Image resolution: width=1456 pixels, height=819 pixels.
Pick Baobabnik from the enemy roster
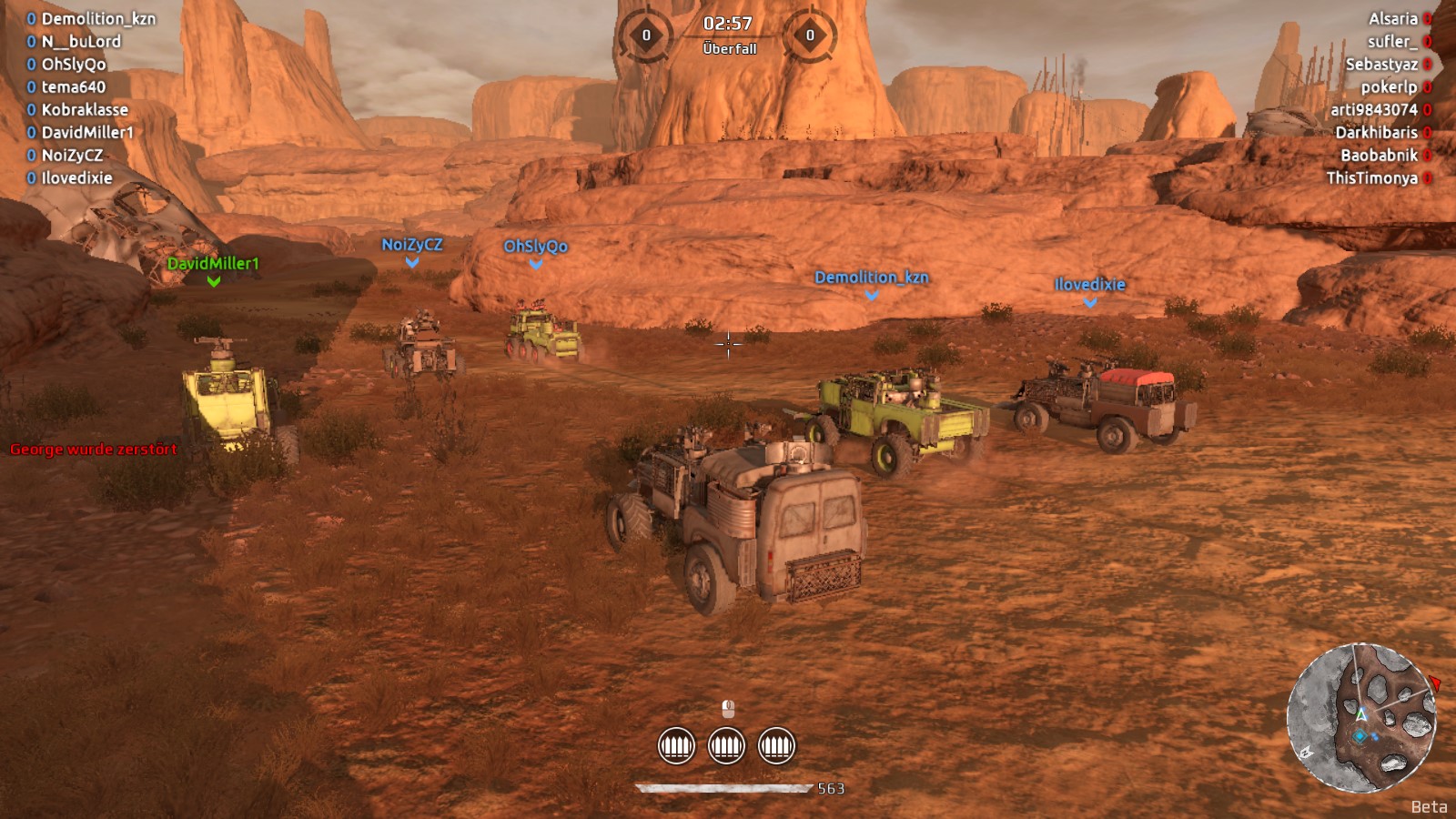(1379, 156)
